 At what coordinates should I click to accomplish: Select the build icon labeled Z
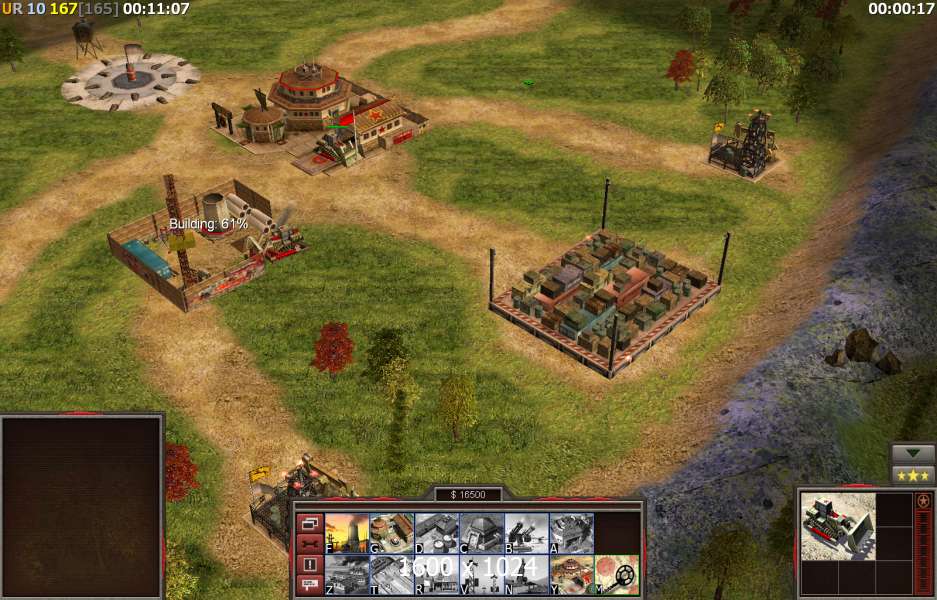click(347, 575)
